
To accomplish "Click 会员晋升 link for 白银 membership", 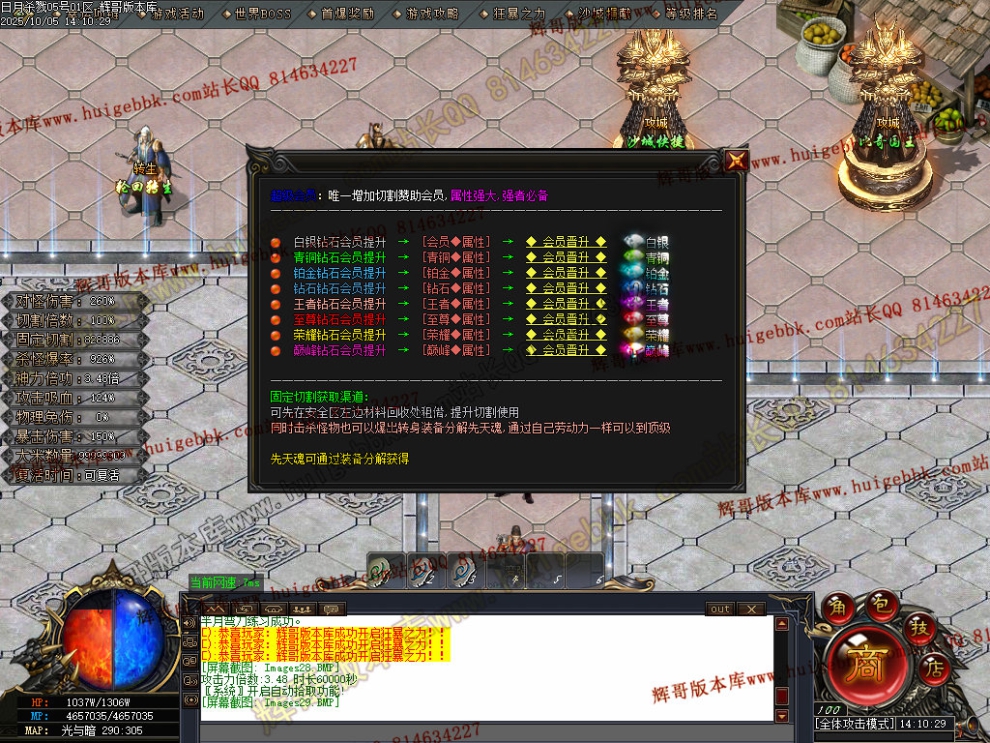I will pyautogui.click(x=566, y=241).
